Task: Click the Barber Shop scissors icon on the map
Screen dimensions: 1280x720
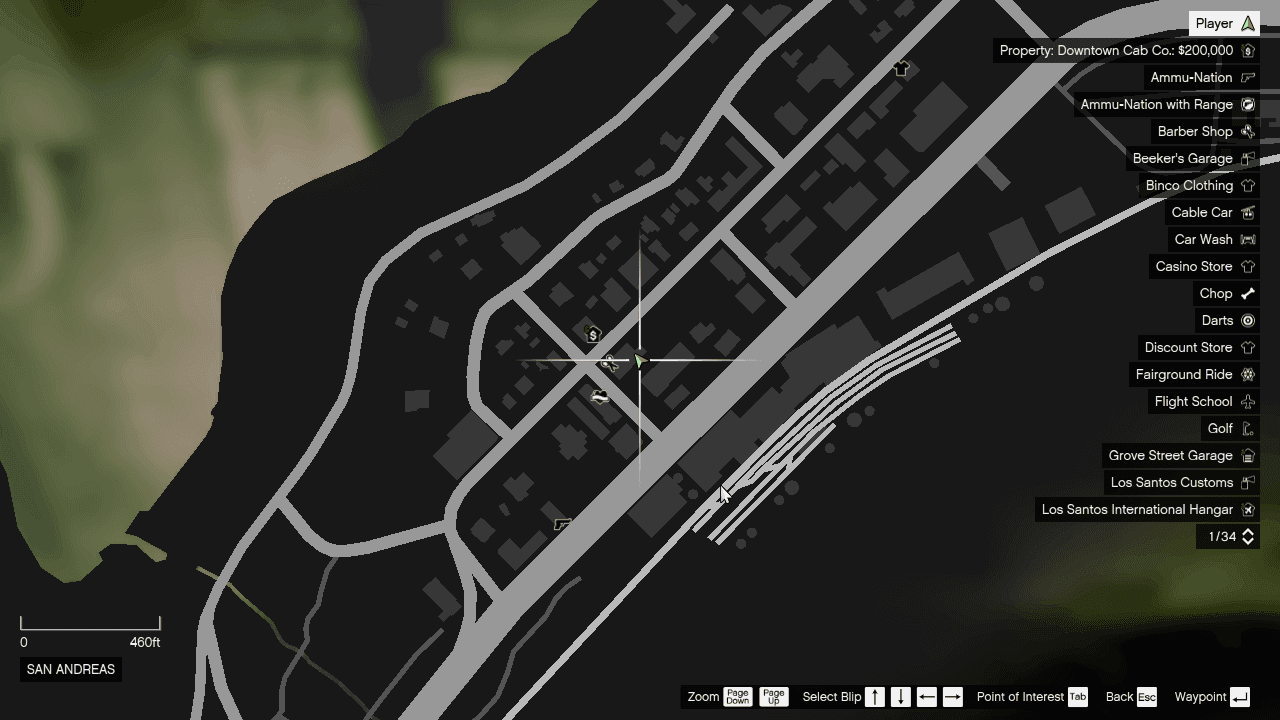Action: (x=610, y=363)
